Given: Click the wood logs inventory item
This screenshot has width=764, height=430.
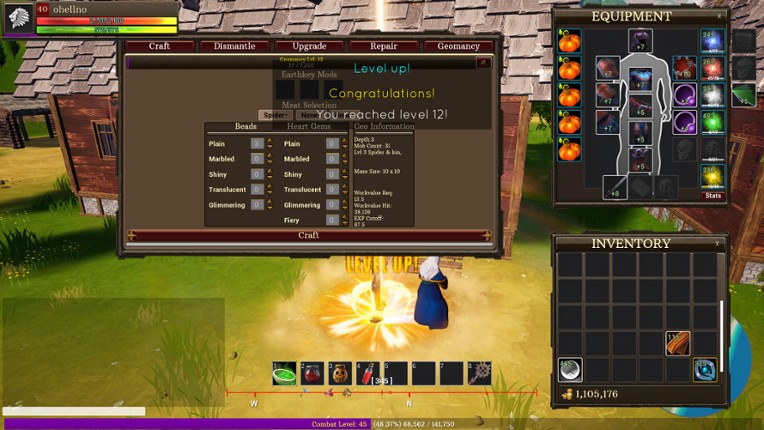Looking at the screenshot, I should coord(678,343).
